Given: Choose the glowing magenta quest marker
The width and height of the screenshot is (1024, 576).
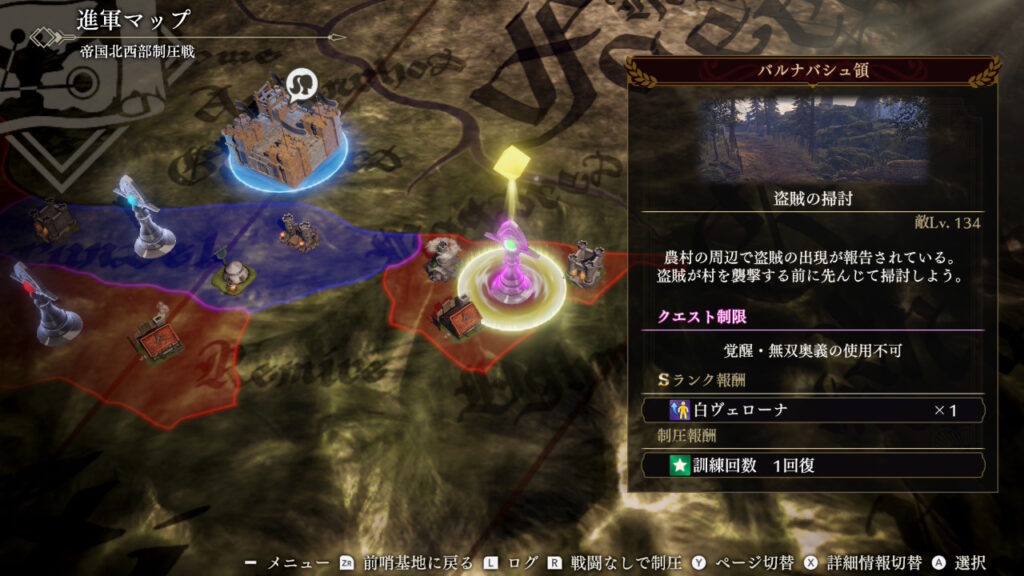Looking at the screenshot, I should tap(512, 267).
